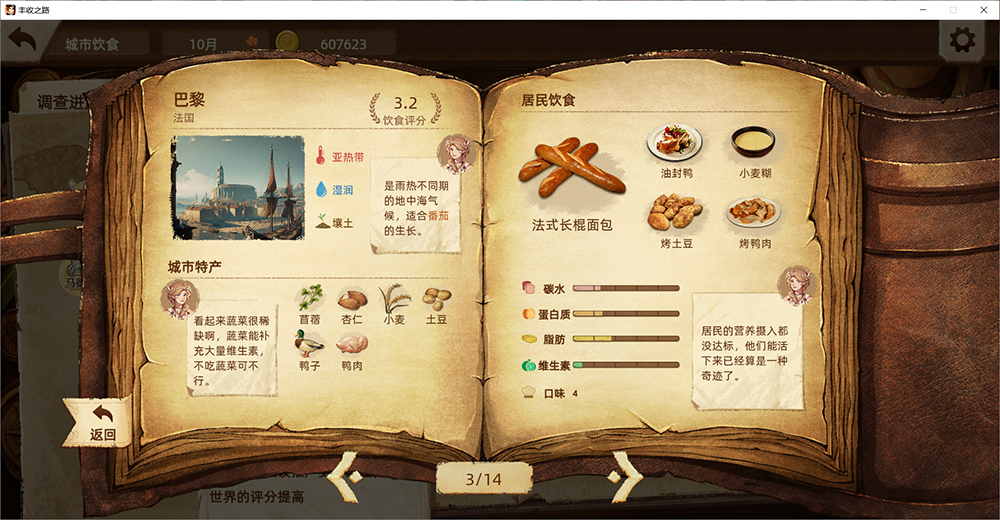
Task: Select the 杏仁 specialty icon
Action: click(x=352, y=298)
